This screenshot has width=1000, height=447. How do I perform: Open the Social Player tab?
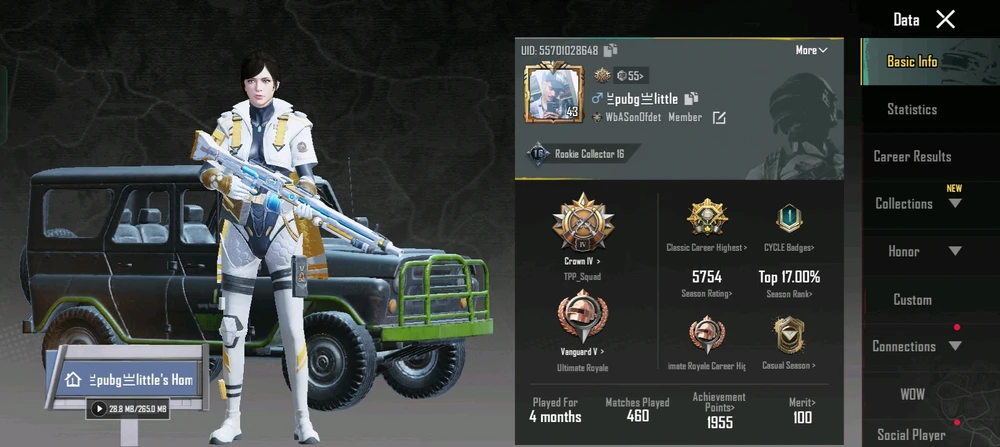912,434
